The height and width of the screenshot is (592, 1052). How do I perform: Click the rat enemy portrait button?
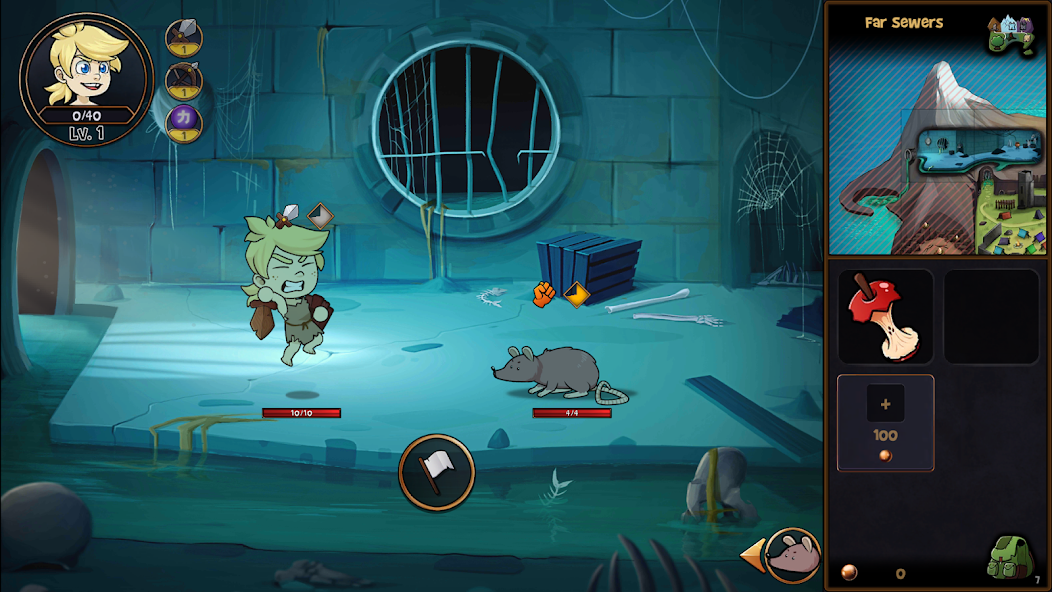click(793, 555)
